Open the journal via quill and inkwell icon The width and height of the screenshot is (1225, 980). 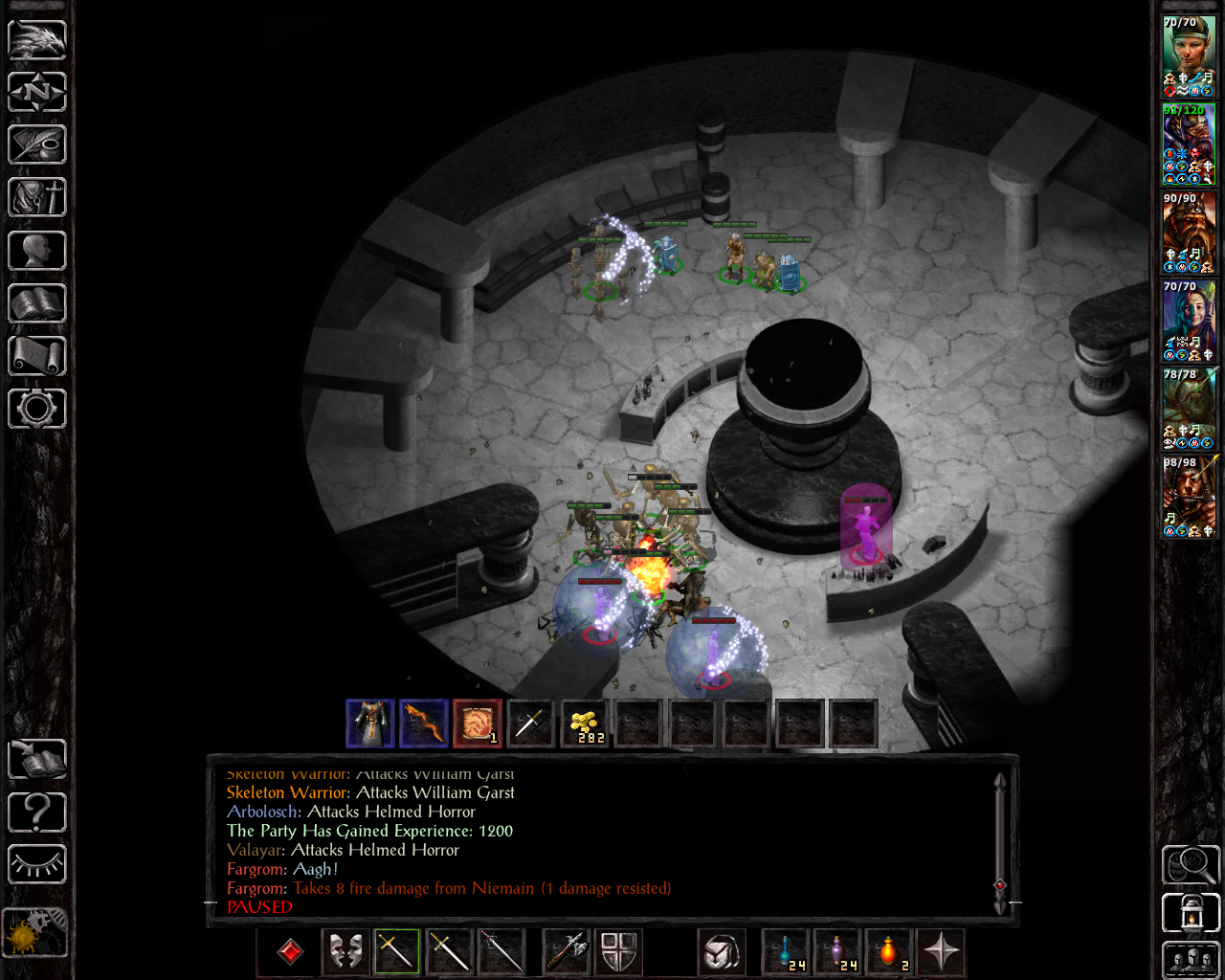click(x=37, y=145)
